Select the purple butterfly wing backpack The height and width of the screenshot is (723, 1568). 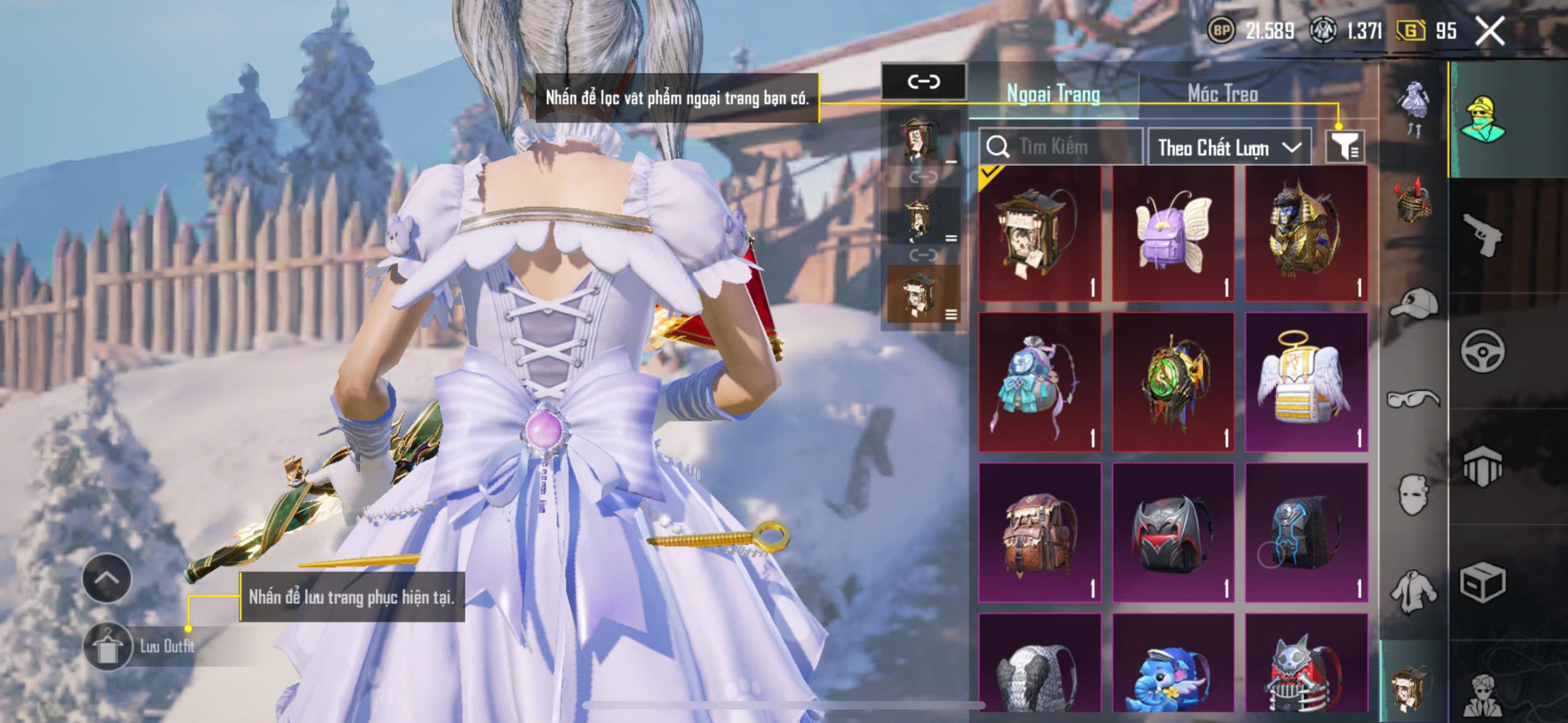click(x=1173, y=233)
